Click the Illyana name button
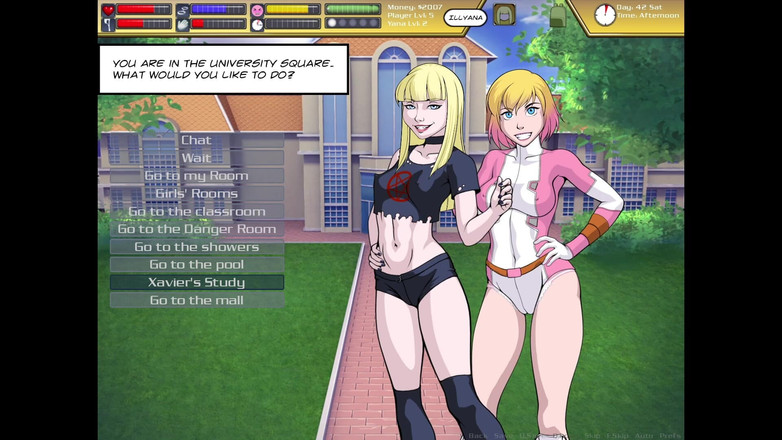782x440 pixels. tap(465, 17)
